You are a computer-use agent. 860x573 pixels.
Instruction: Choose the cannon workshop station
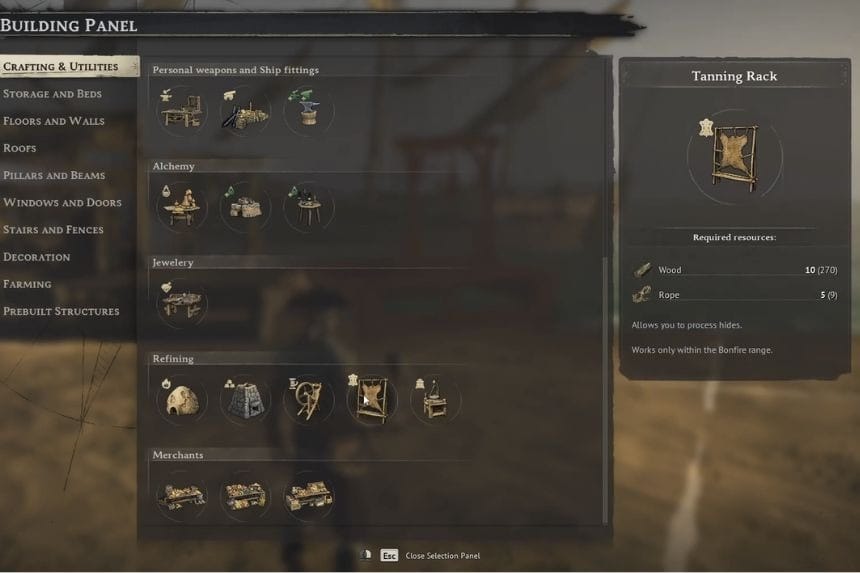245,111
